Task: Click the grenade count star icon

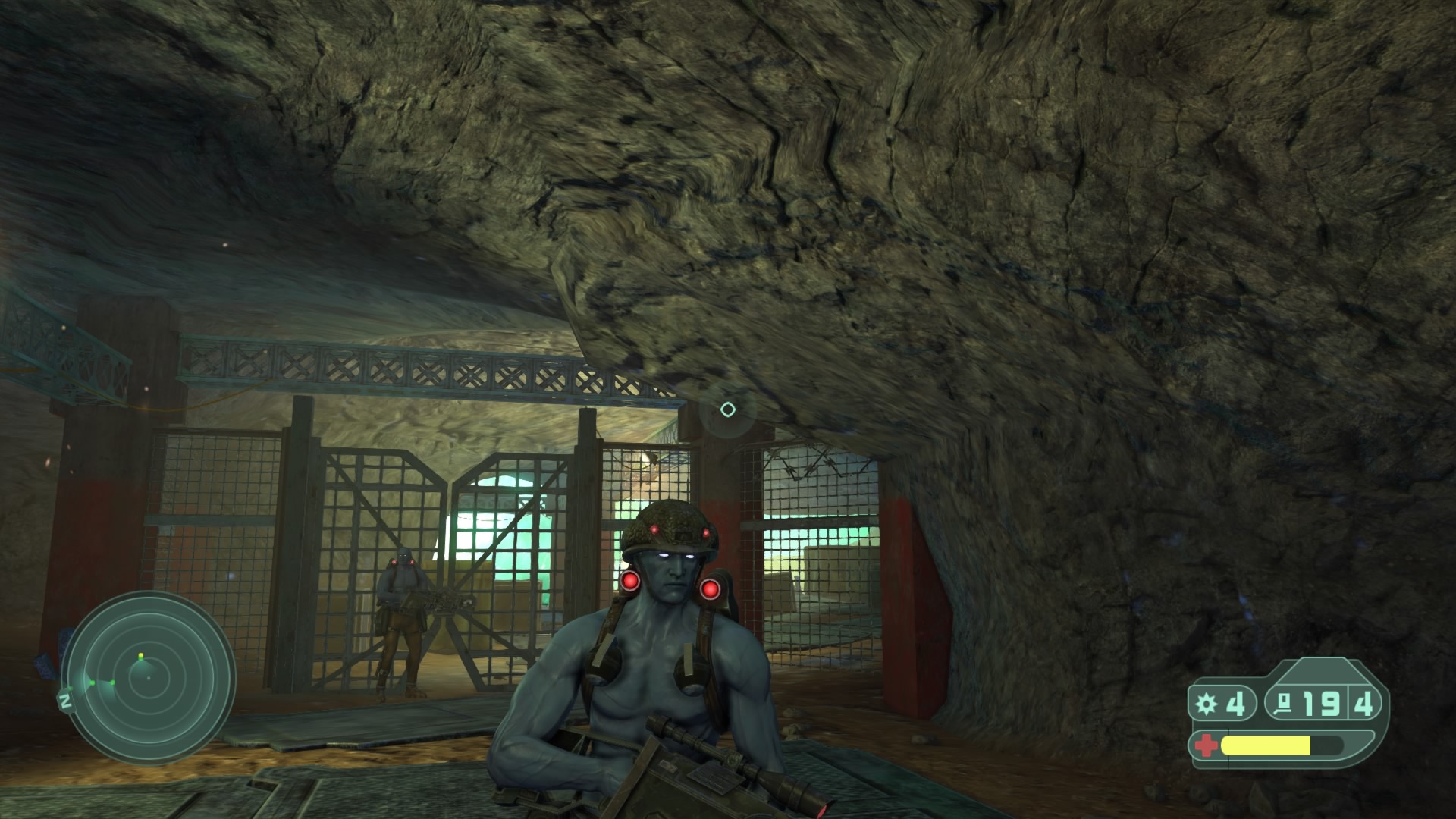Action: 1206,702
